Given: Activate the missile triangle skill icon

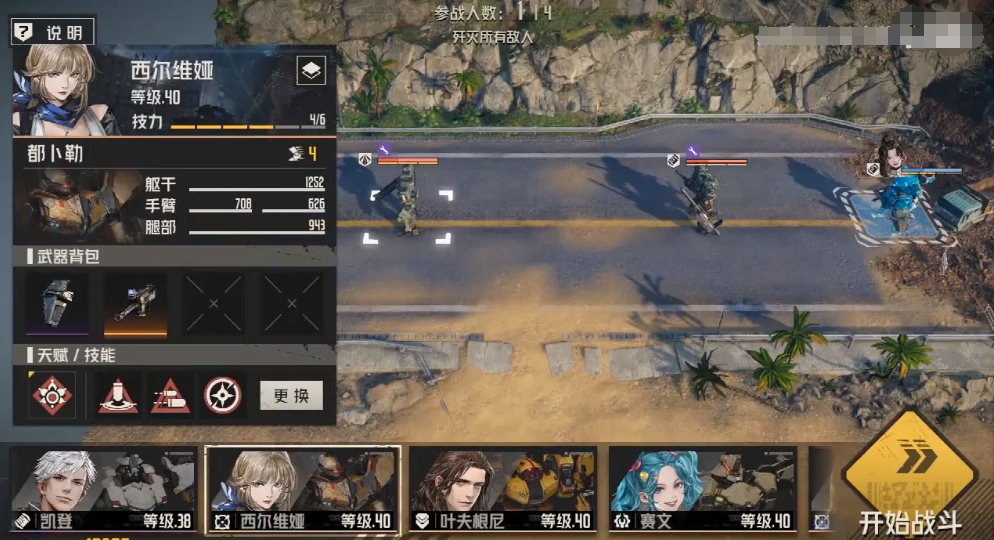Looking at the screenshot, I should point(118,396).
